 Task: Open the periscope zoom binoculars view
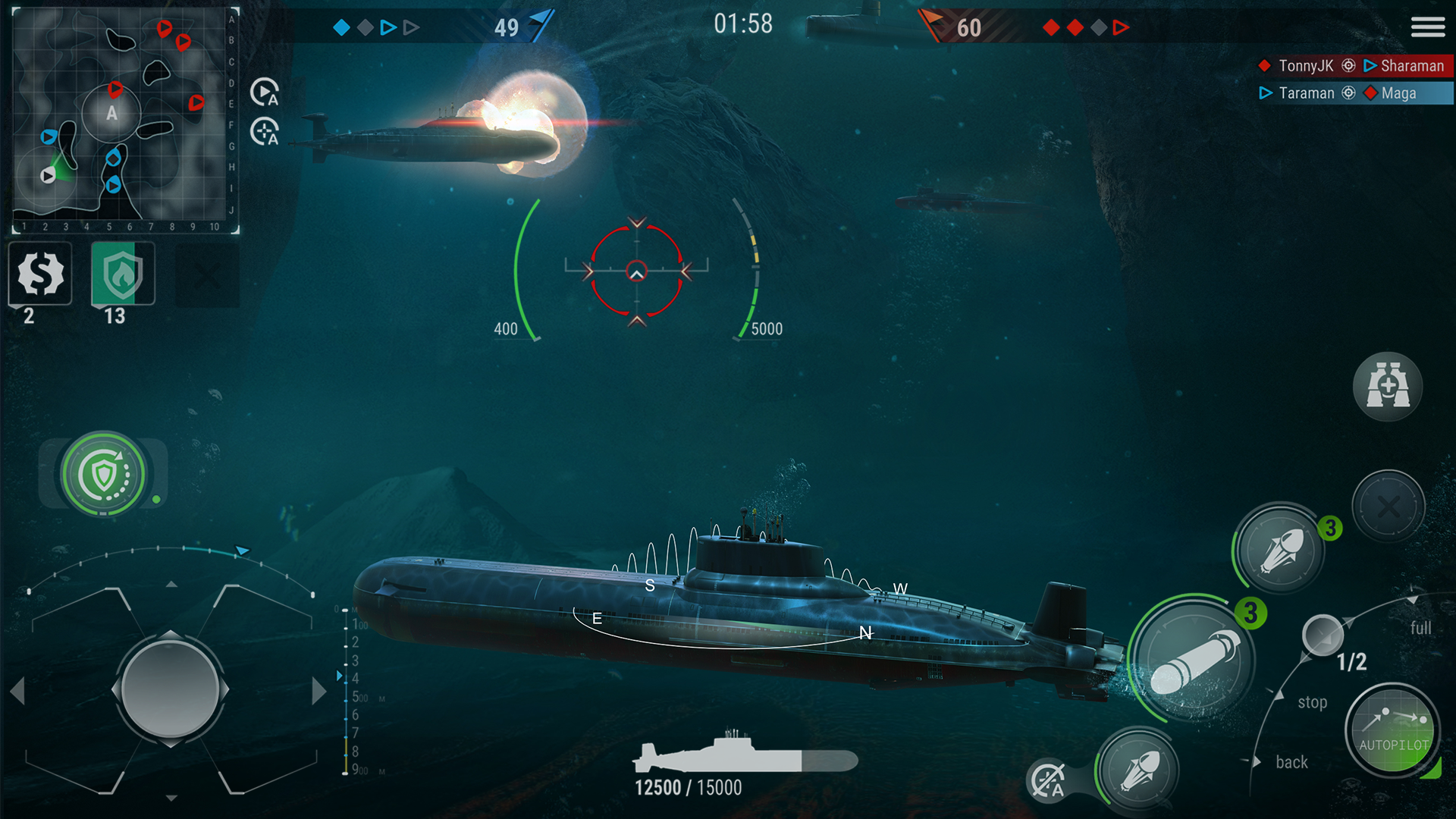1388,387
